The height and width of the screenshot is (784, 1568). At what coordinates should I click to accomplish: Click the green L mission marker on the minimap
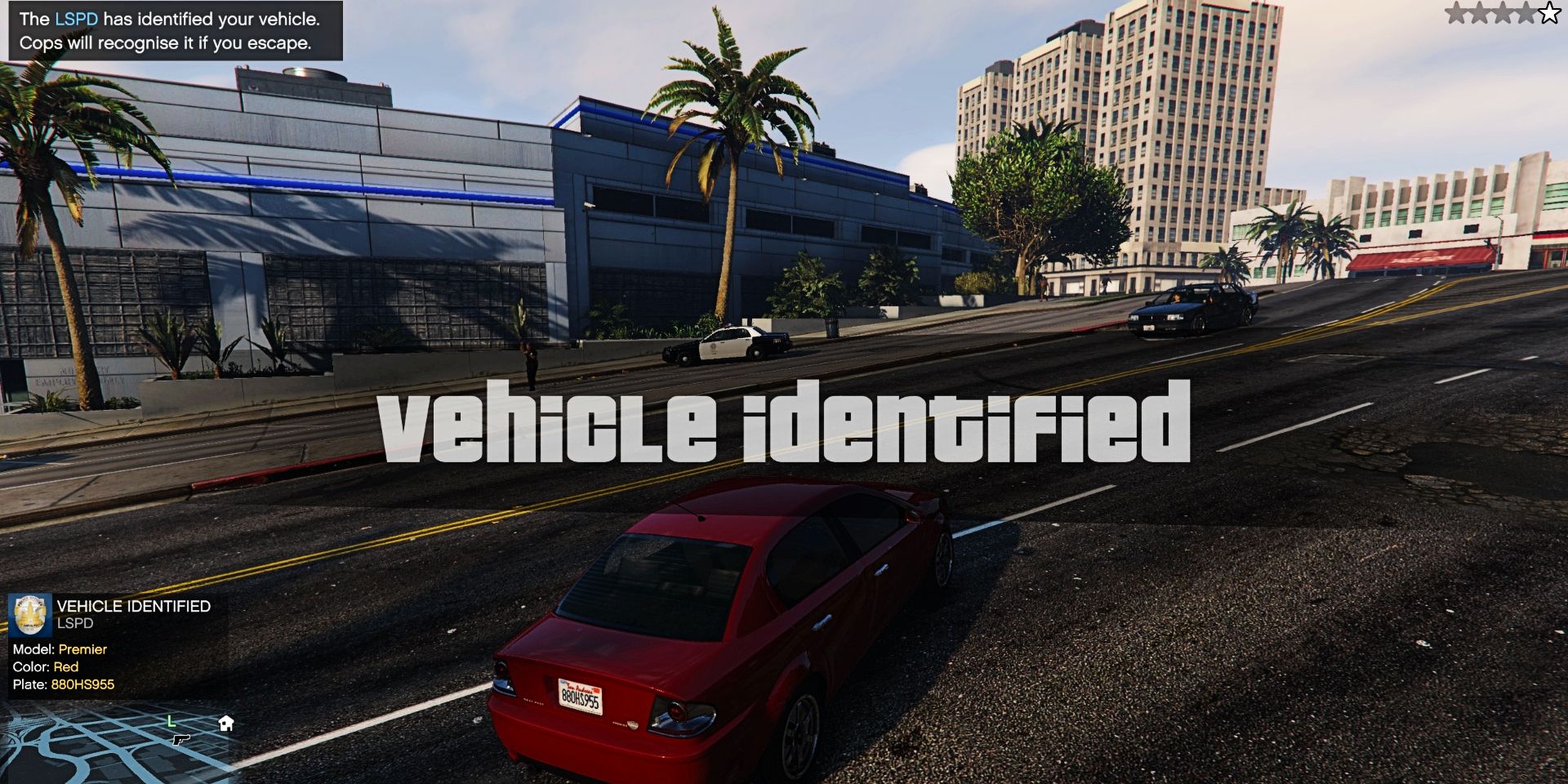(171, 721)
